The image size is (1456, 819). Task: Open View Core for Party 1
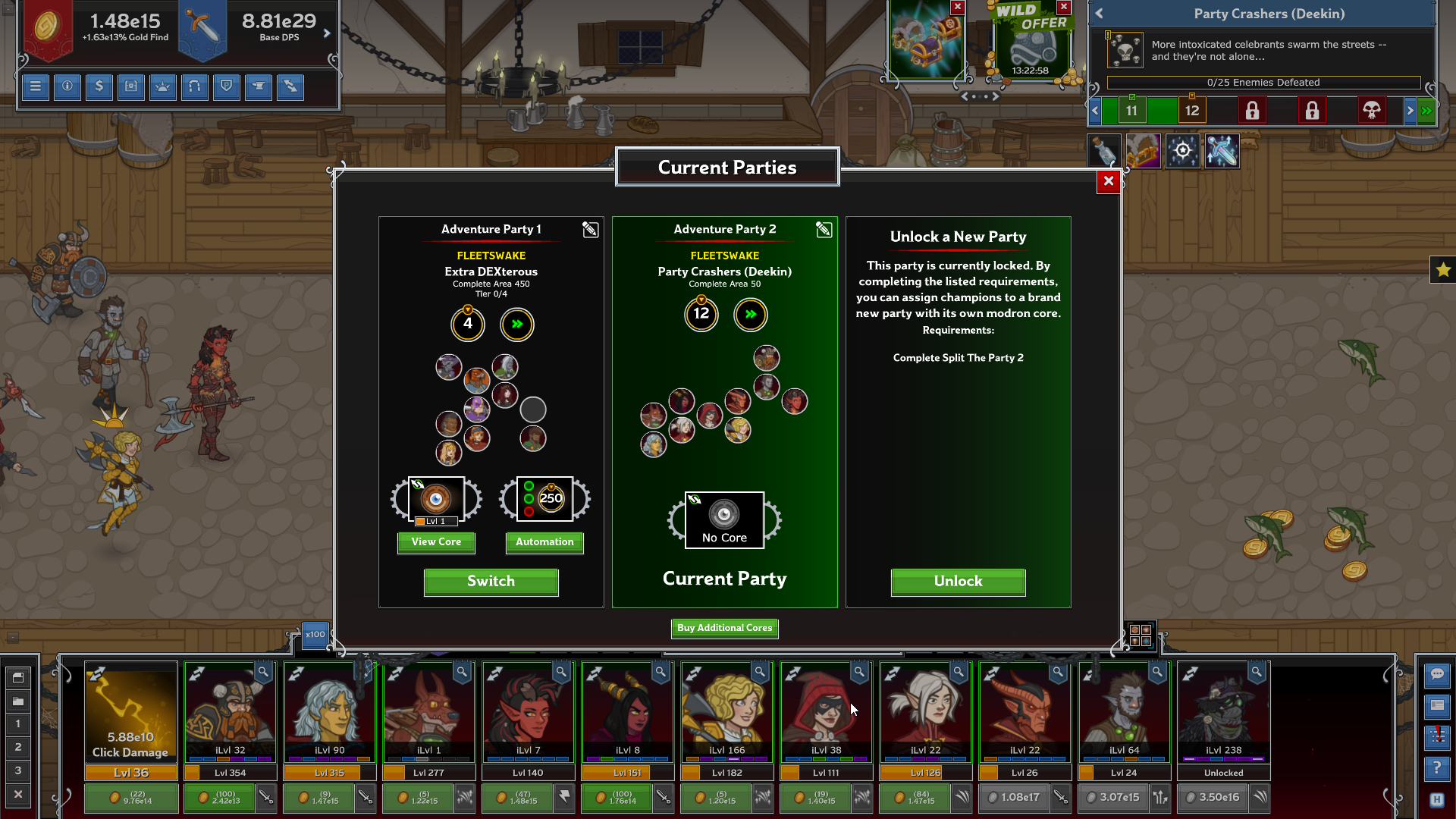coord(436,542)
